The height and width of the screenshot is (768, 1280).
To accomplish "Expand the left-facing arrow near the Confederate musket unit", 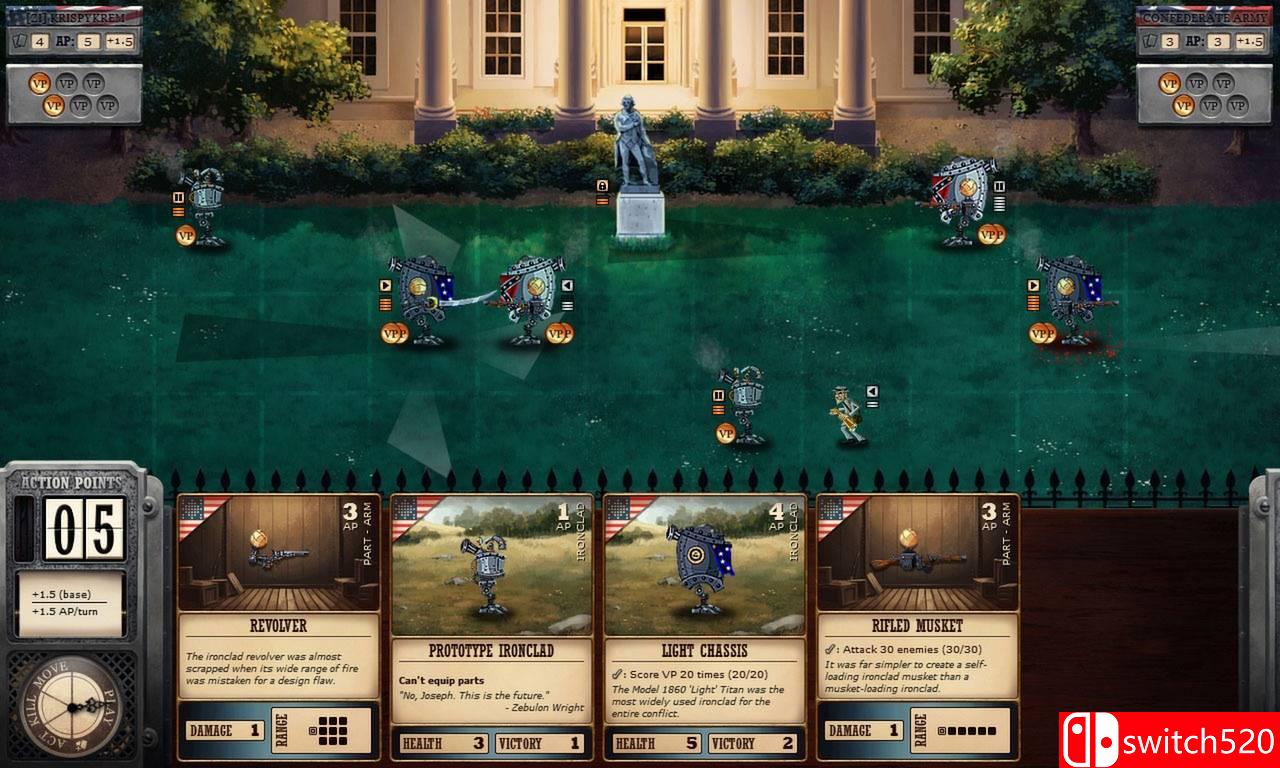I will 872,390.
